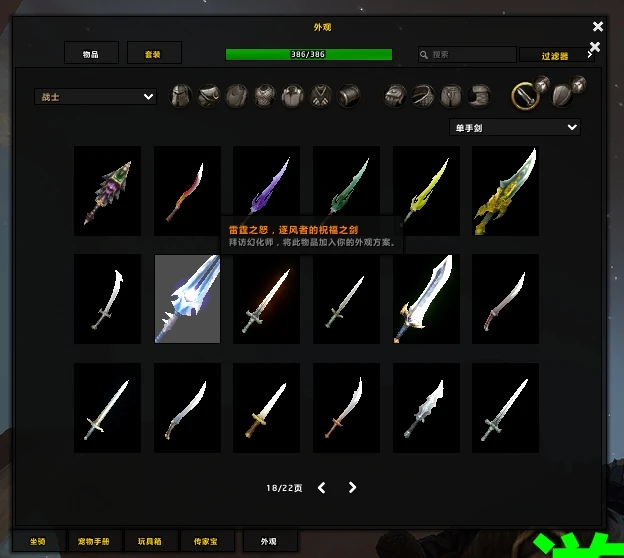Go to the next appearance page
Screen dimensions: 624x558
click(352, 488)
